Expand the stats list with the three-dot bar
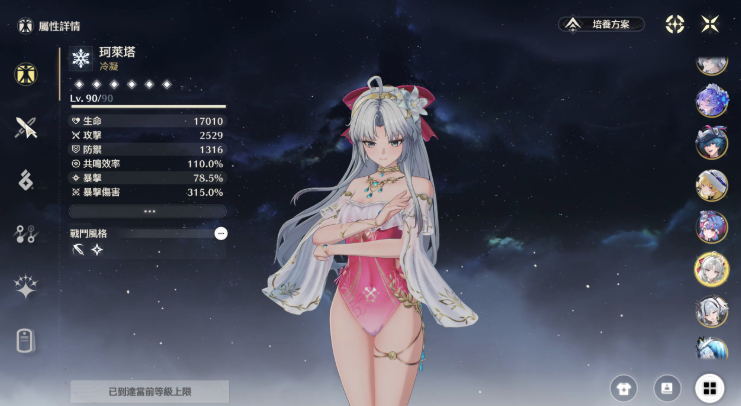The width and height of the screenshot is (741, 406). [x=148, y=212]
